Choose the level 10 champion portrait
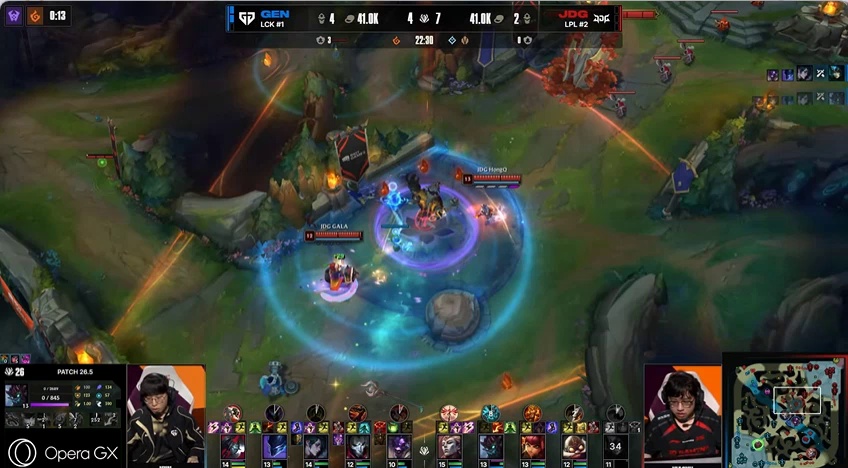Viewport: 848px width, 468px height. [x=399, y=446]
